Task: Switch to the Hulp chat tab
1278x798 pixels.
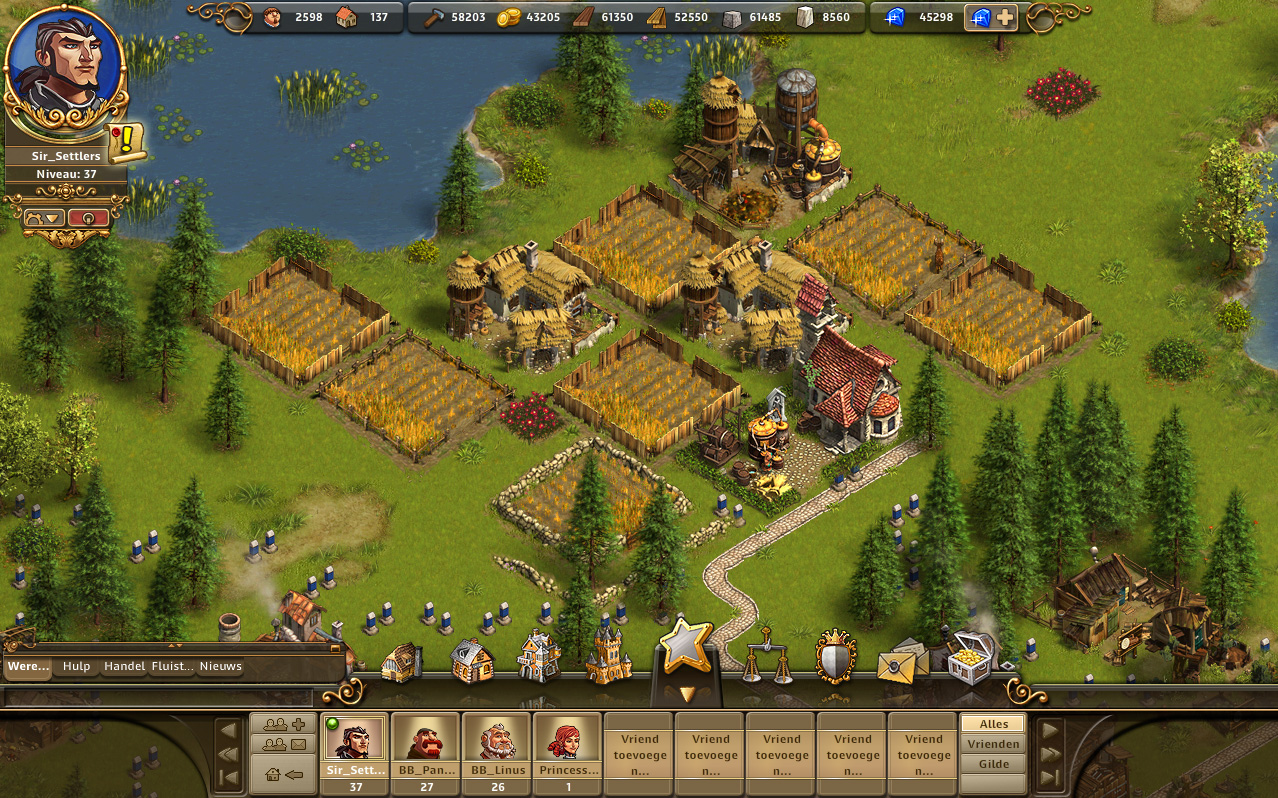Action: [x=76, y=666]
